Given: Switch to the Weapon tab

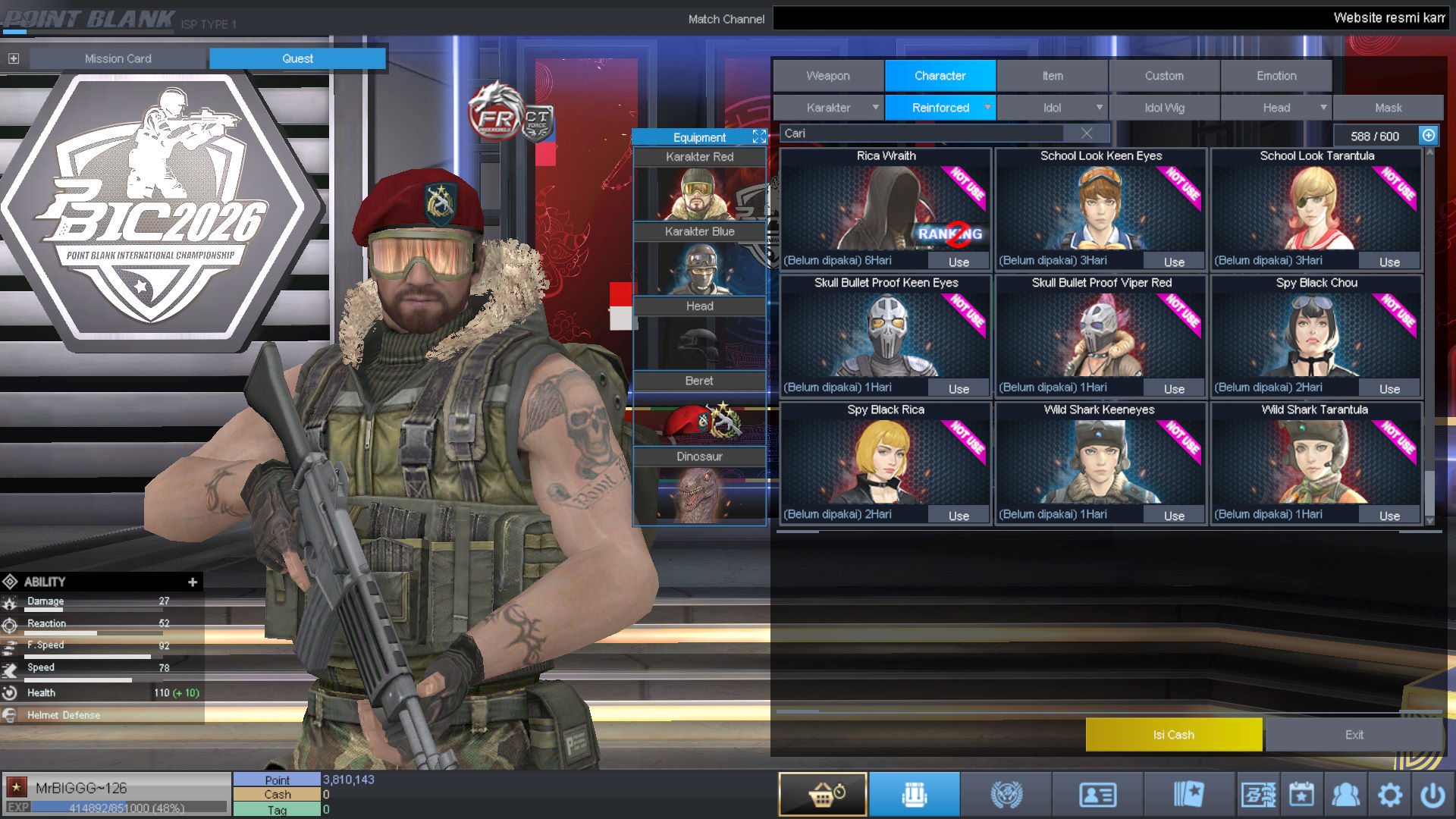Looking at the screenshot, I should [828, 76].
